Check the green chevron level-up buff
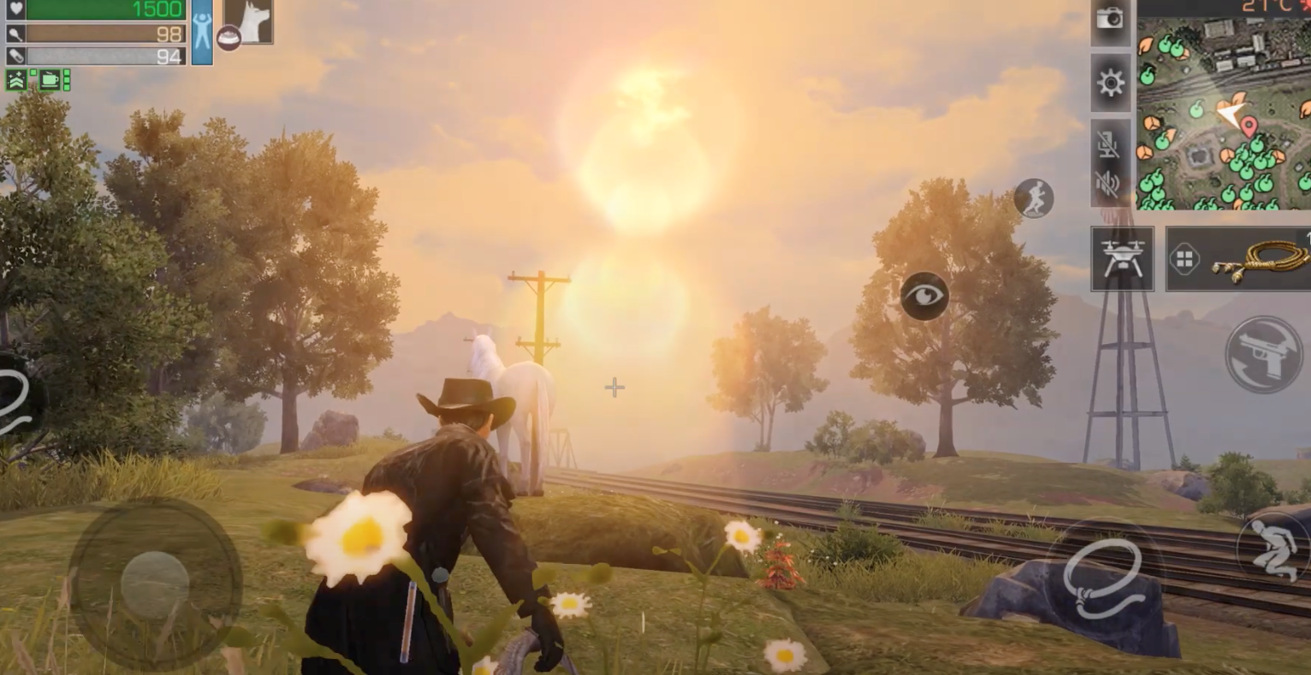This screenshot has height=675, width=1311. 16,80
